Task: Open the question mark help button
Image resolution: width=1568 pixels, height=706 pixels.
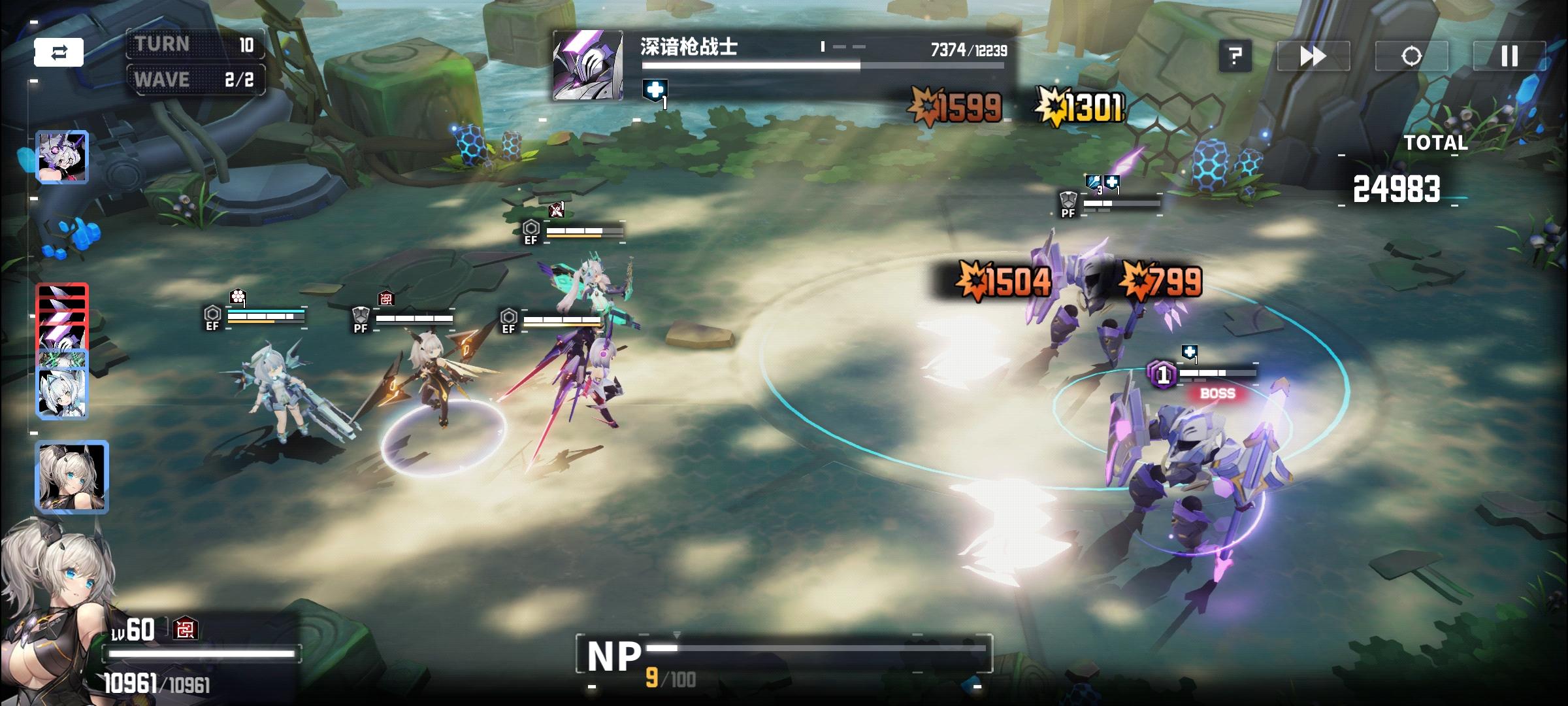Action: pos(1235,56)
